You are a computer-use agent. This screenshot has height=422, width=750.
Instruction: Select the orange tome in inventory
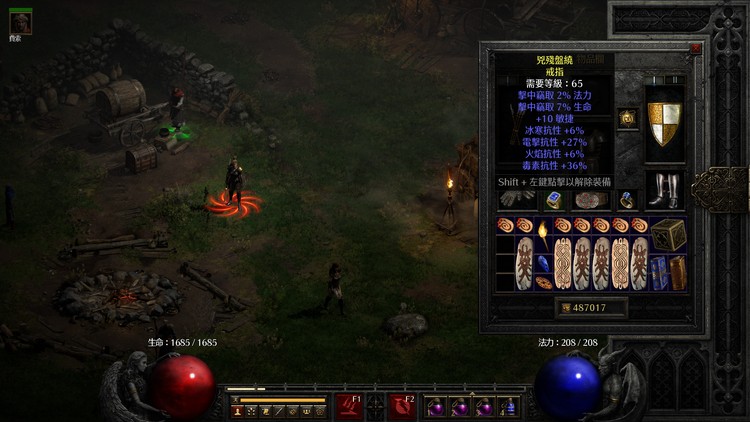click(678, 272)
